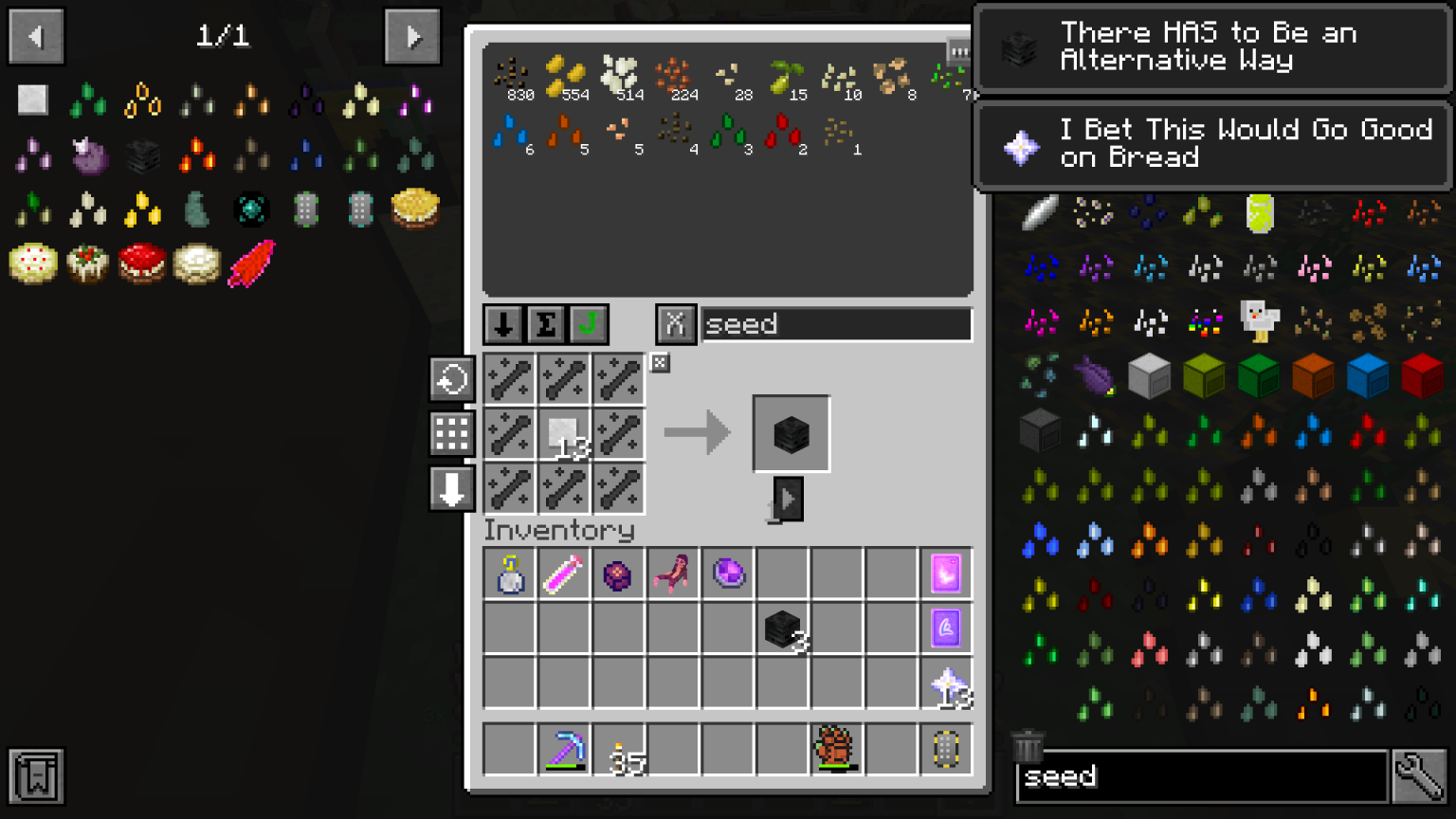Click the 'I Bet This Would Go Good on Bread' toast

(1211, 144)
